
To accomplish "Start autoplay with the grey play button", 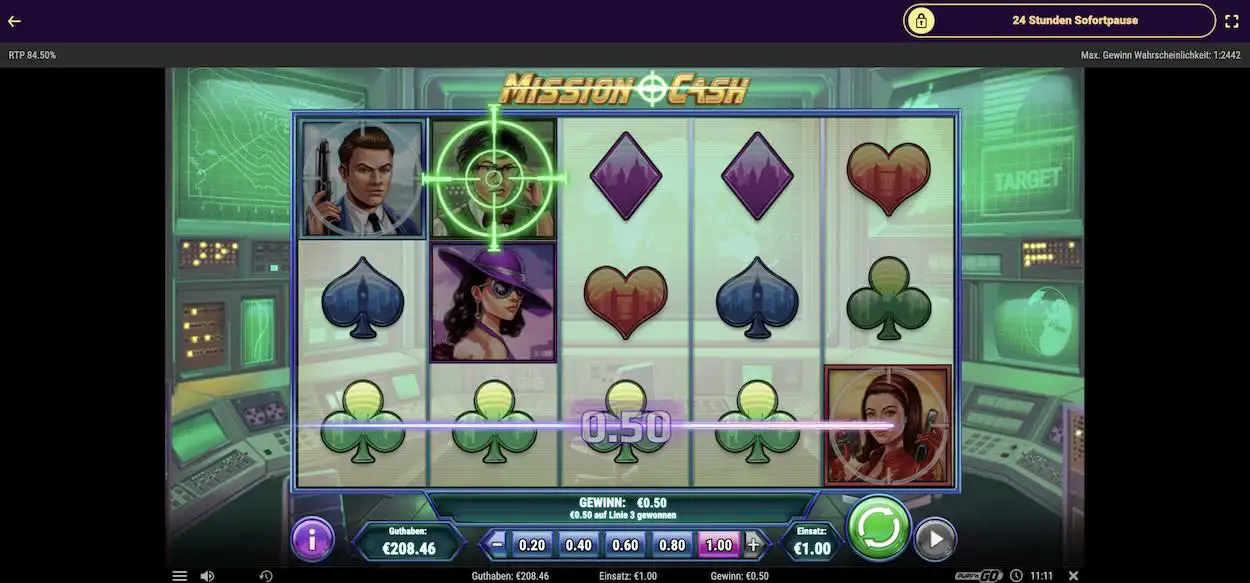I will [935, 539].
